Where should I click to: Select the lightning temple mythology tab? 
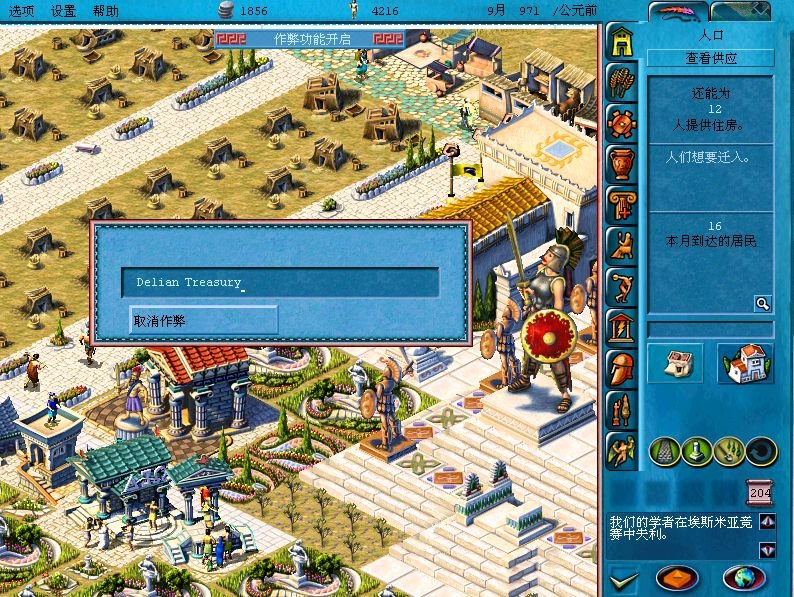(x=622, y=326)
